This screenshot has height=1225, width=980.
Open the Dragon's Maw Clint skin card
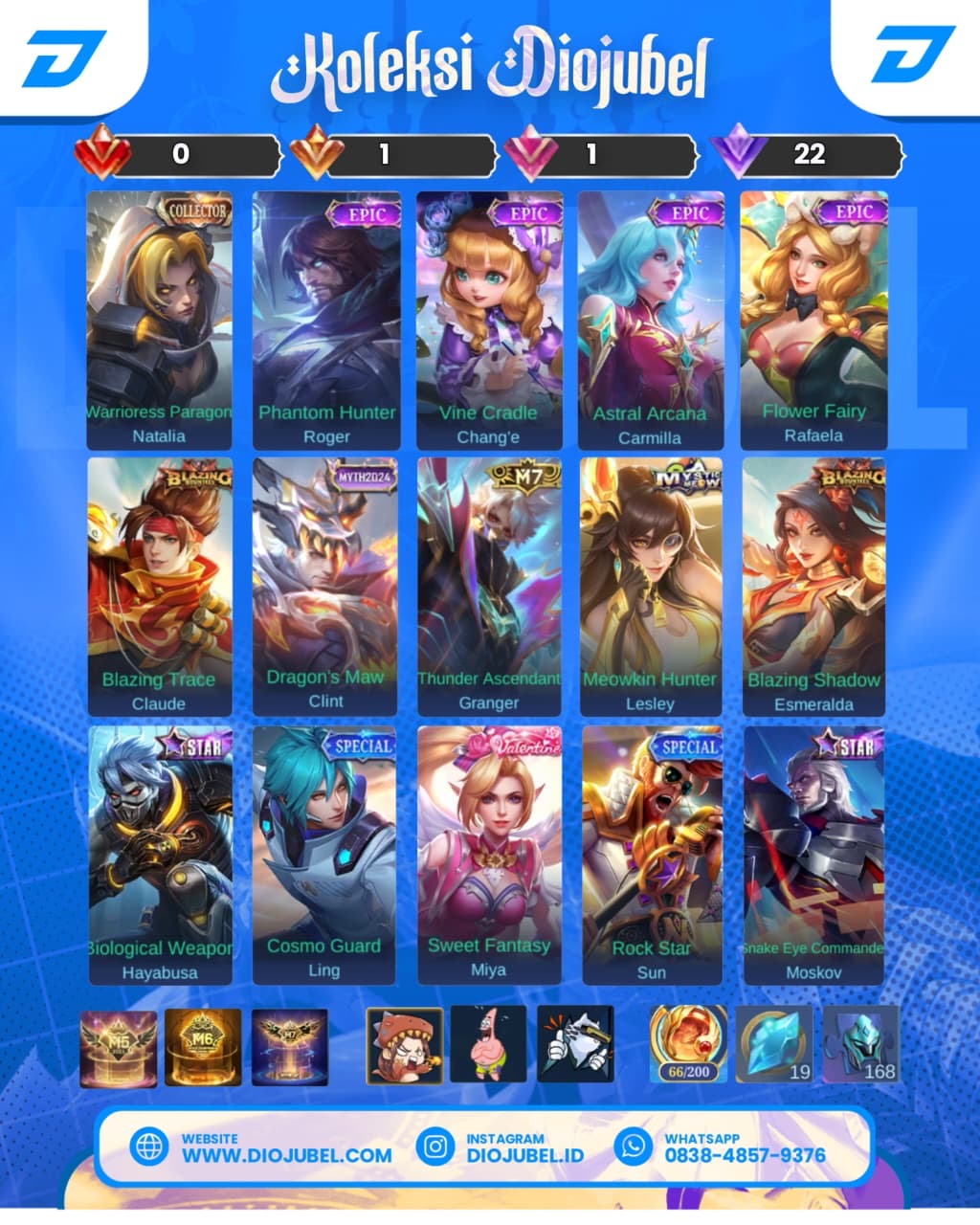coord(325,587)
